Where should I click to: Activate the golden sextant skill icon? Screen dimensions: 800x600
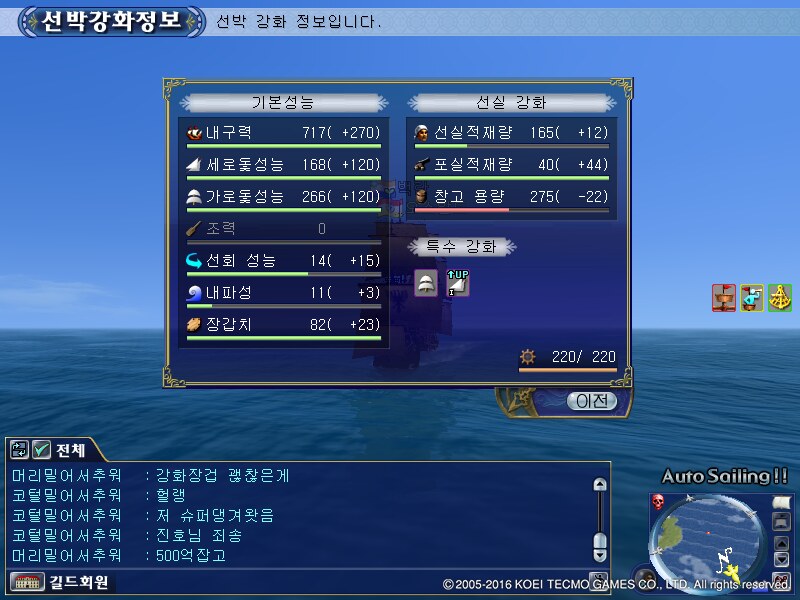point(780,297)
